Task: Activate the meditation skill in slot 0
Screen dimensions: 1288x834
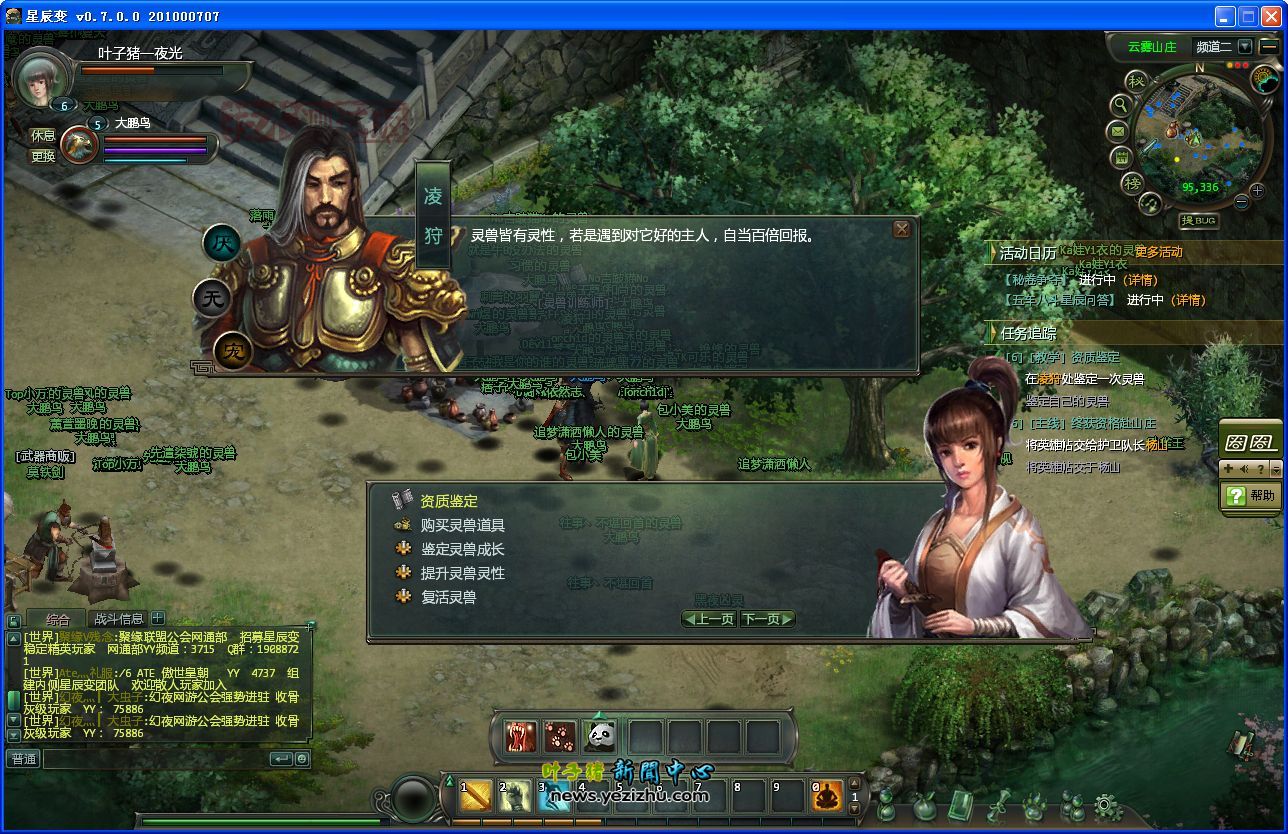Action: point(827,797)
